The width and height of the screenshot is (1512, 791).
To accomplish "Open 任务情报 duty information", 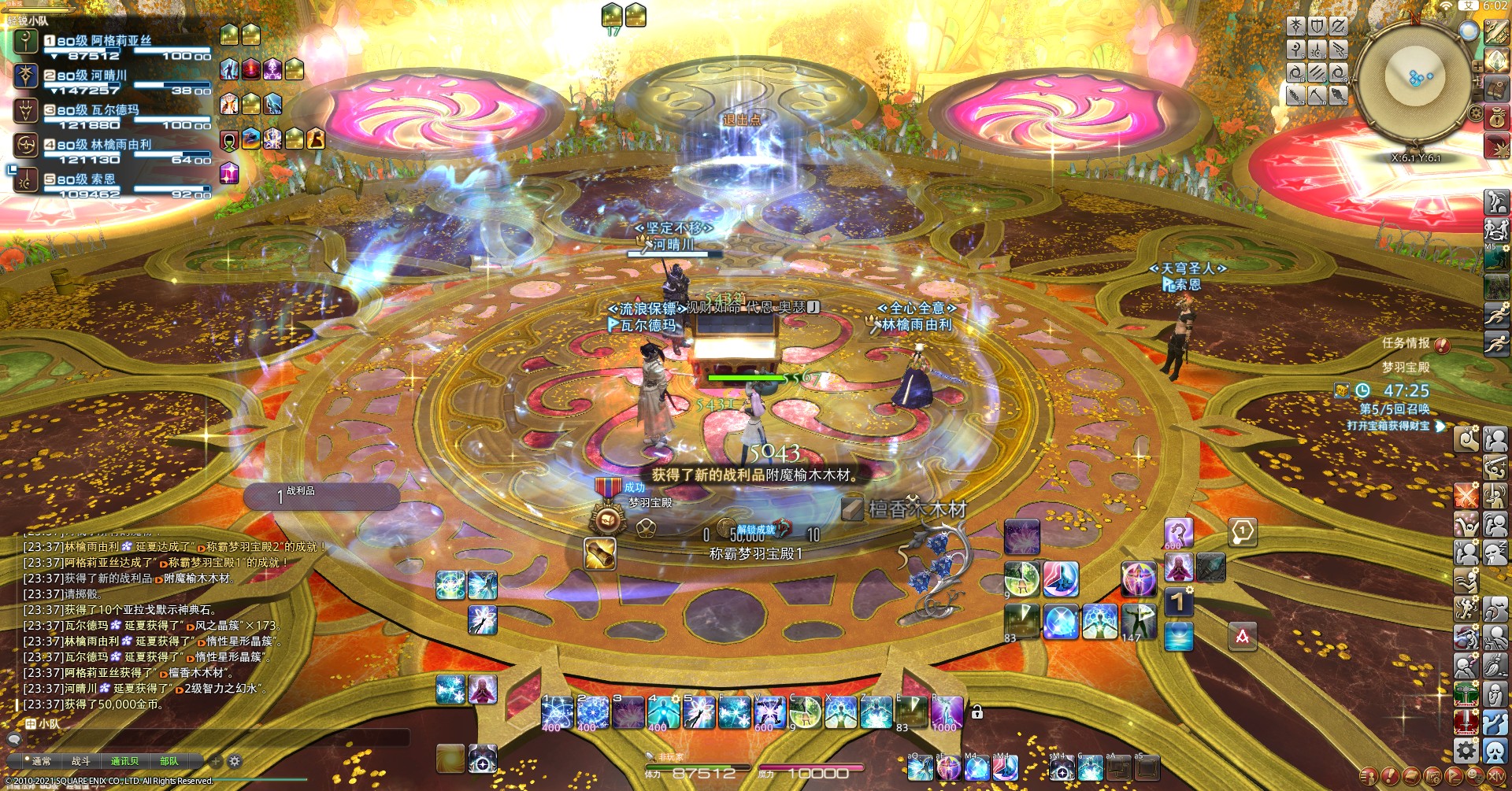I will click(1406, 343).
